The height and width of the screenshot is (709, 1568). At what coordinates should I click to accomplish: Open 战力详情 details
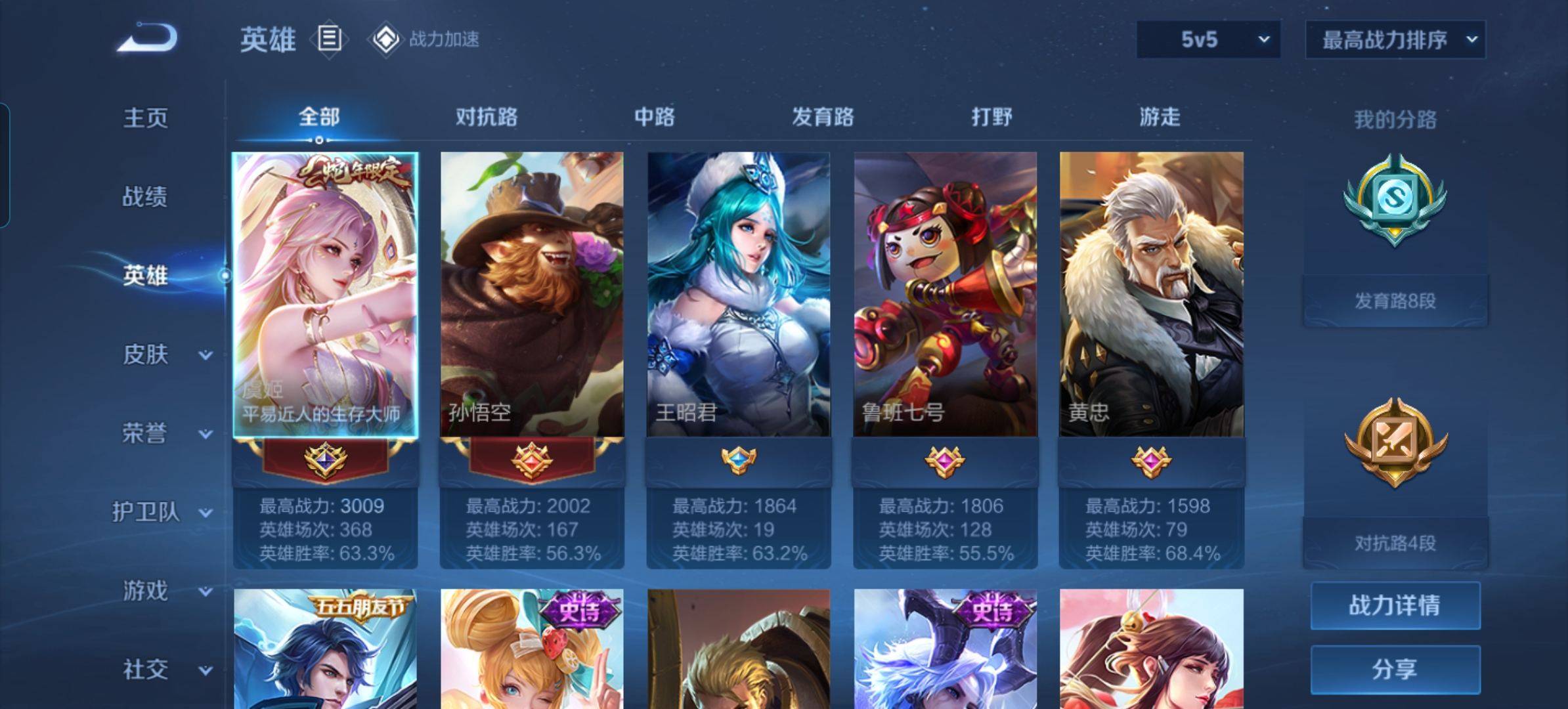click(x=1395, y=605)
